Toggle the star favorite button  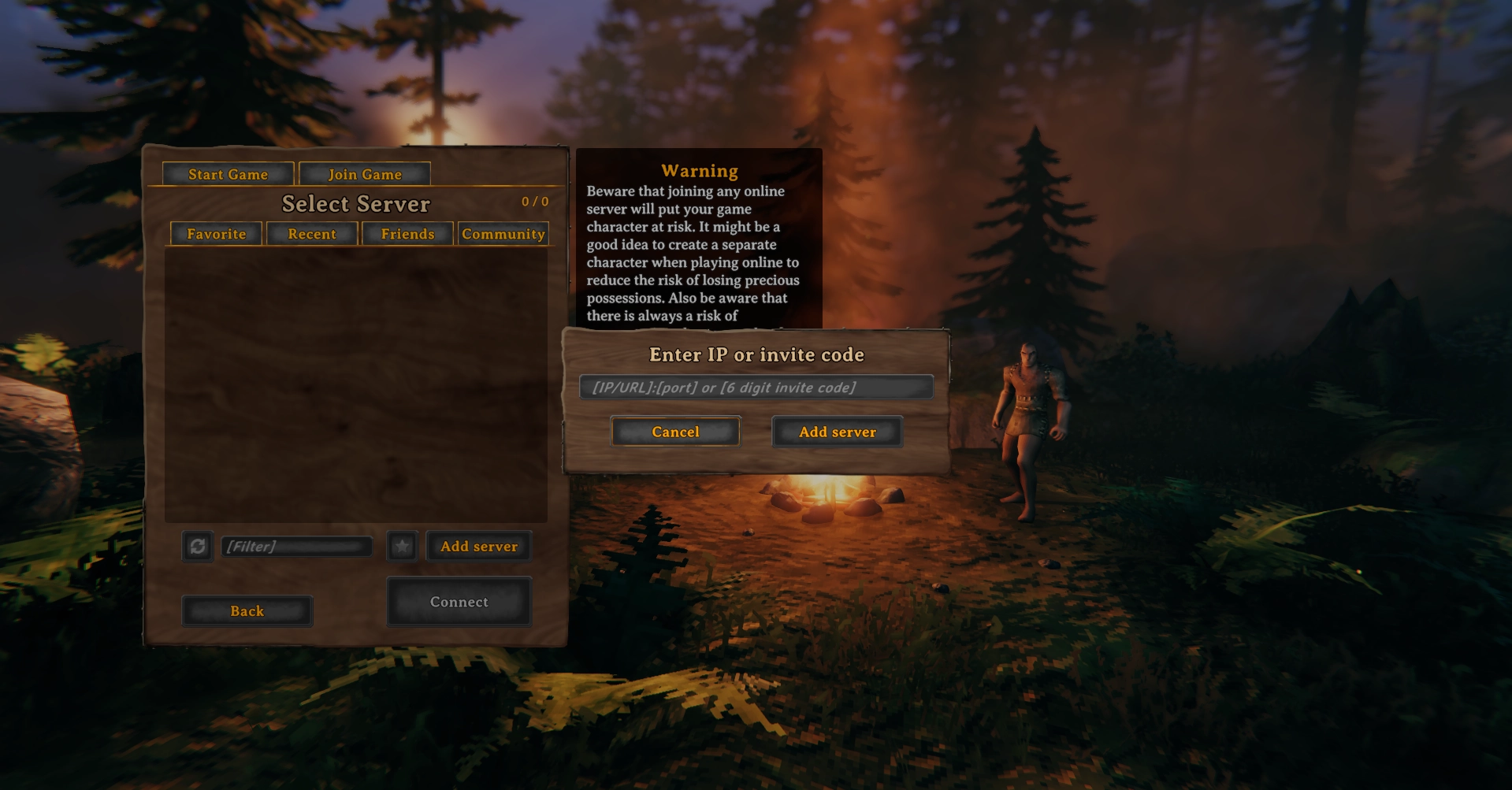pyautogui.click(x=403, y=546)
